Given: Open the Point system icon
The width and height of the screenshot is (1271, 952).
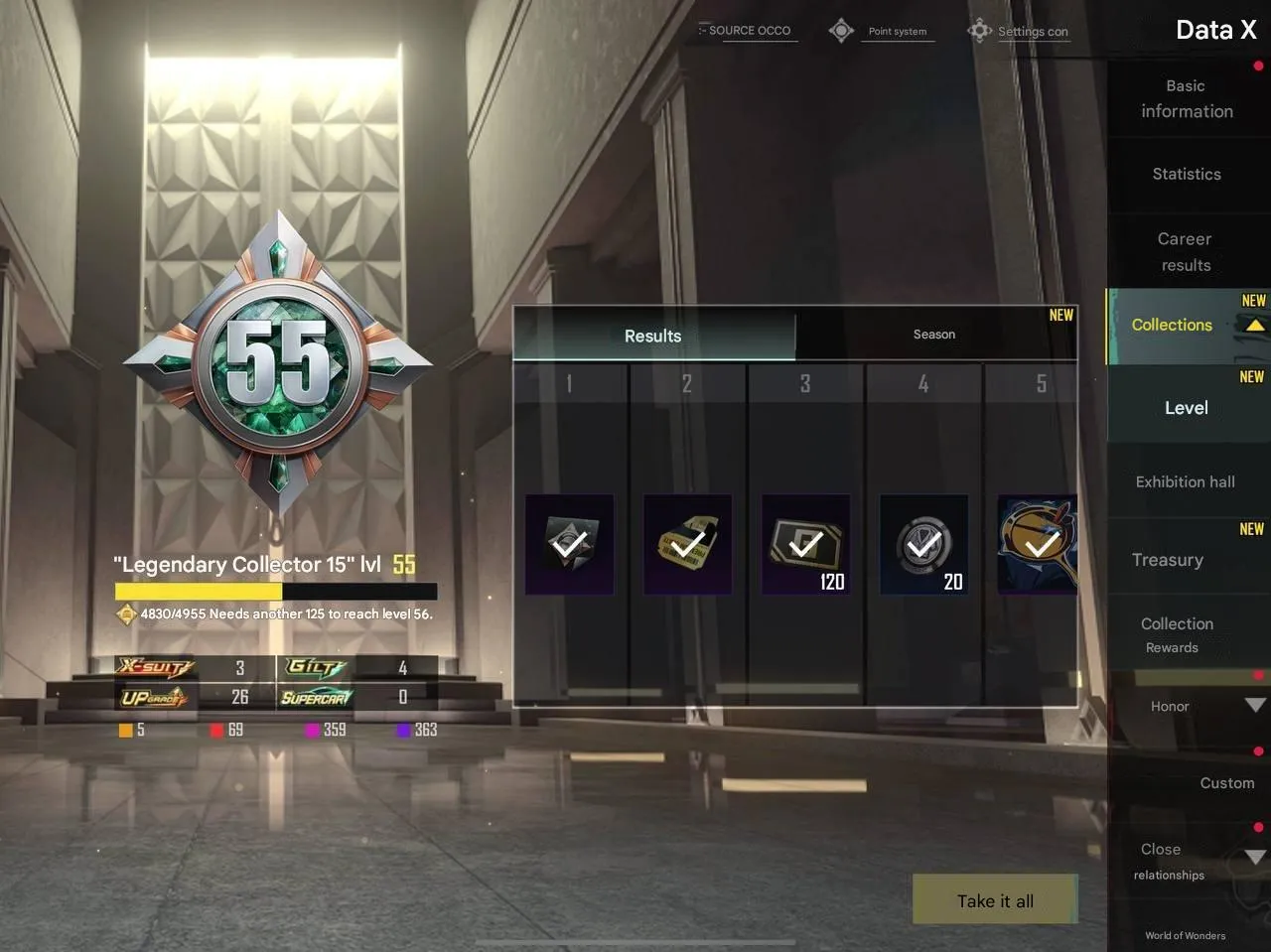Looking at the screenshot, I should click(x=841, y=30).
